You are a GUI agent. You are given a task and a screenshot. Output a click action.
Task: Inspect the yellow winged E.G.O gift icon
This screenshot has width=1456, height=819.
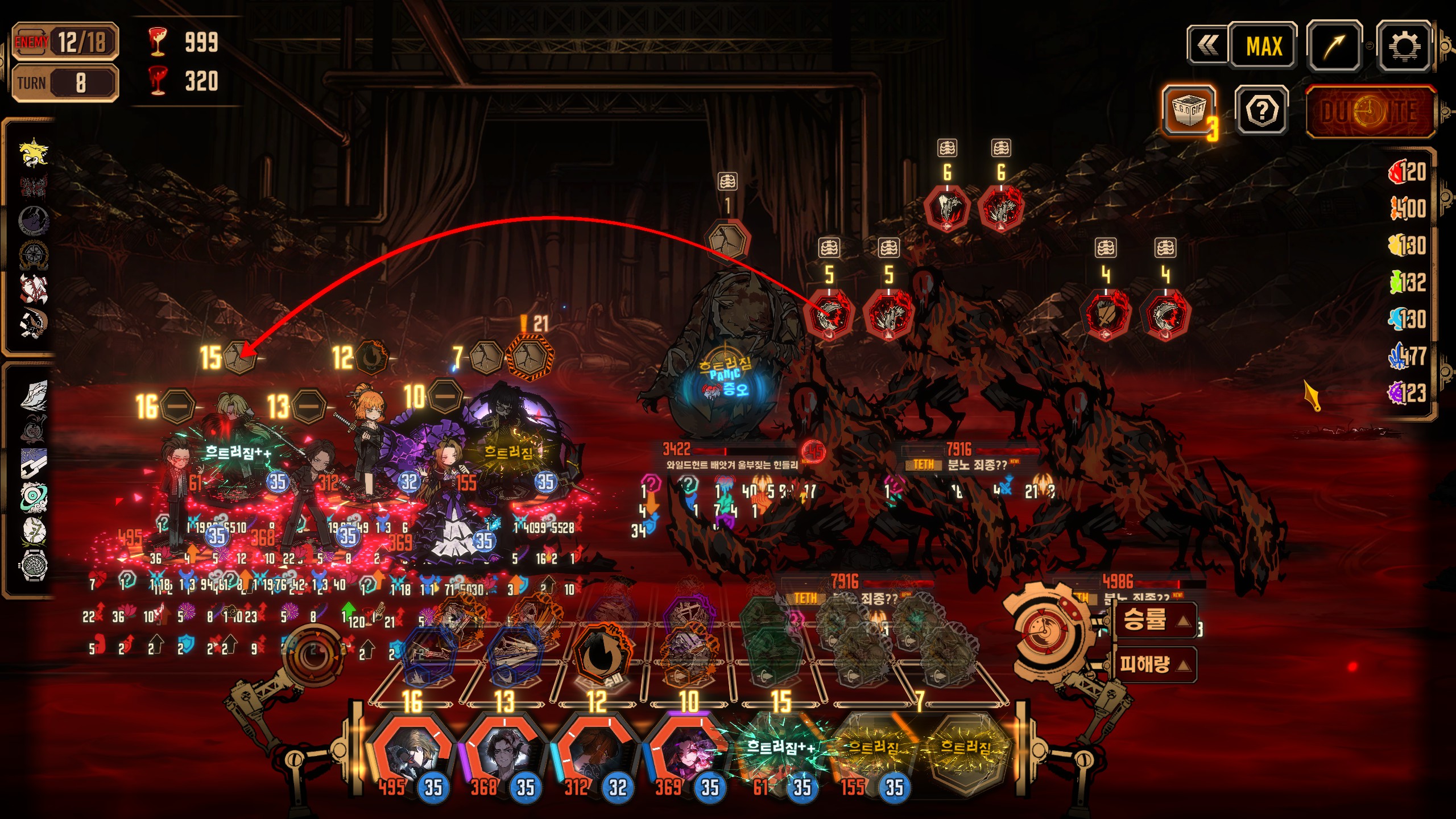(x=34, y=152)
